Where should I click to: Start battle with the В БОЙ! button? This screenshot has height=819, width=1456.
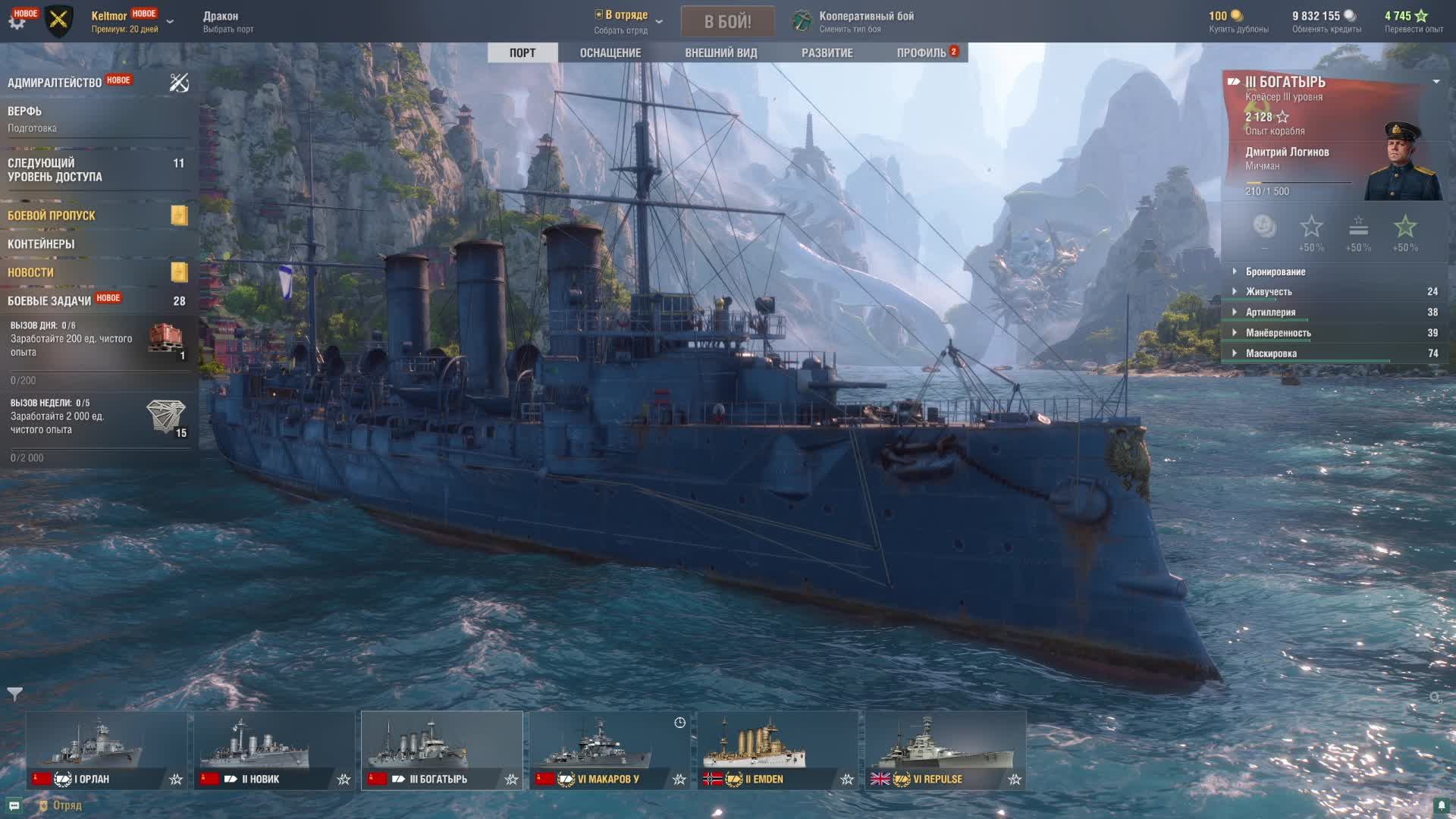(x=727, y=21)
